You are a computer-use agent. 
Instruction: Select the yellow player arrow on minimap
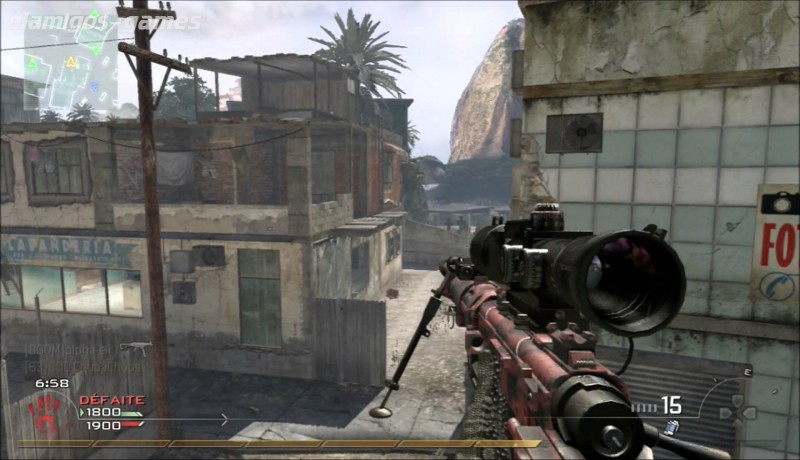pos(71,62)
